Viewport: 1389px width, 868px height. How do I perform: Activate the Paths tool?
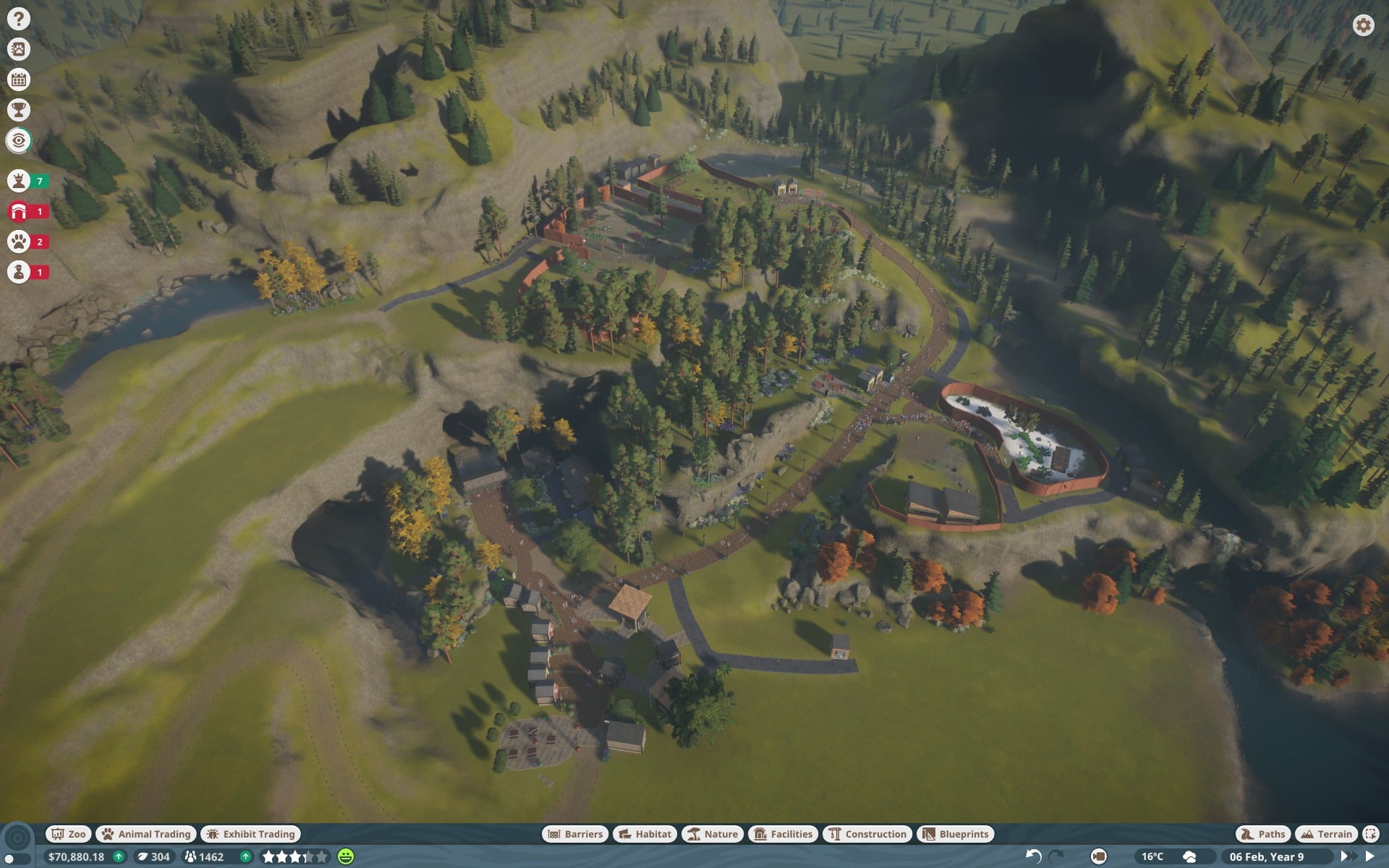(1263, 834)
